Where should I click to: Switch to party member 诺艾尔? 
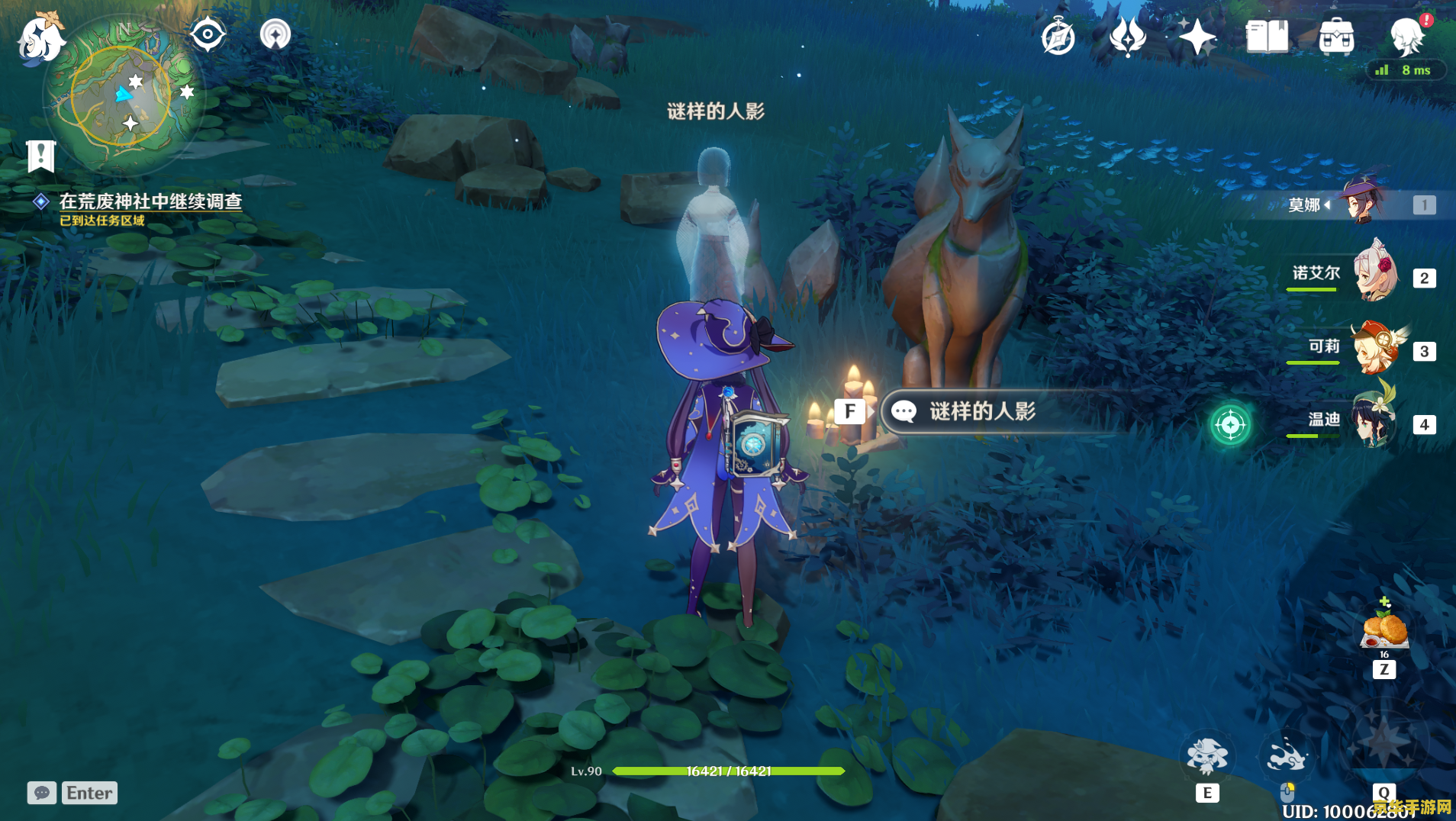(1375, 273)
